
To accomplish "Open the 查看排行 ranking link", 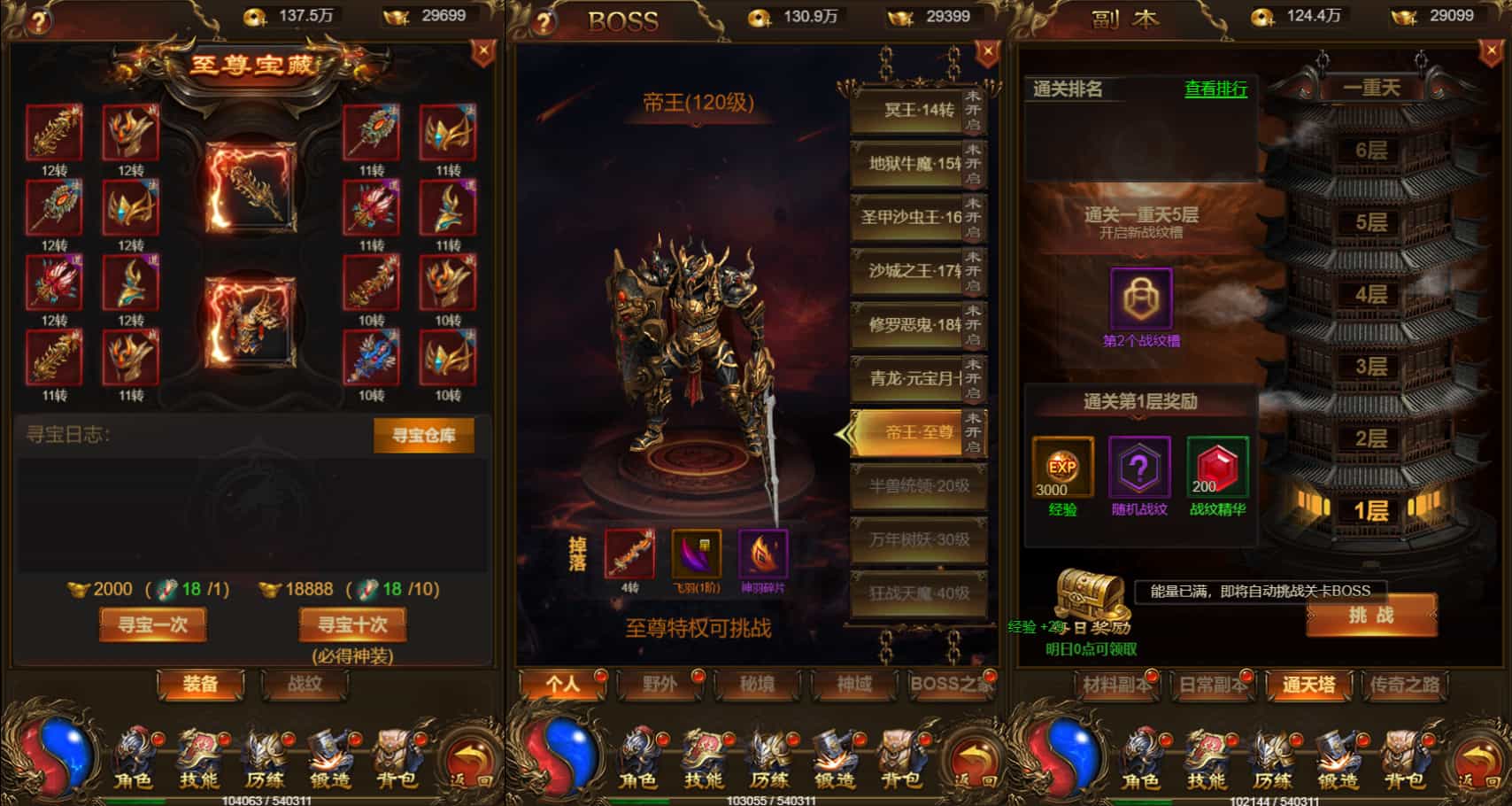I will click(1215, 89).
